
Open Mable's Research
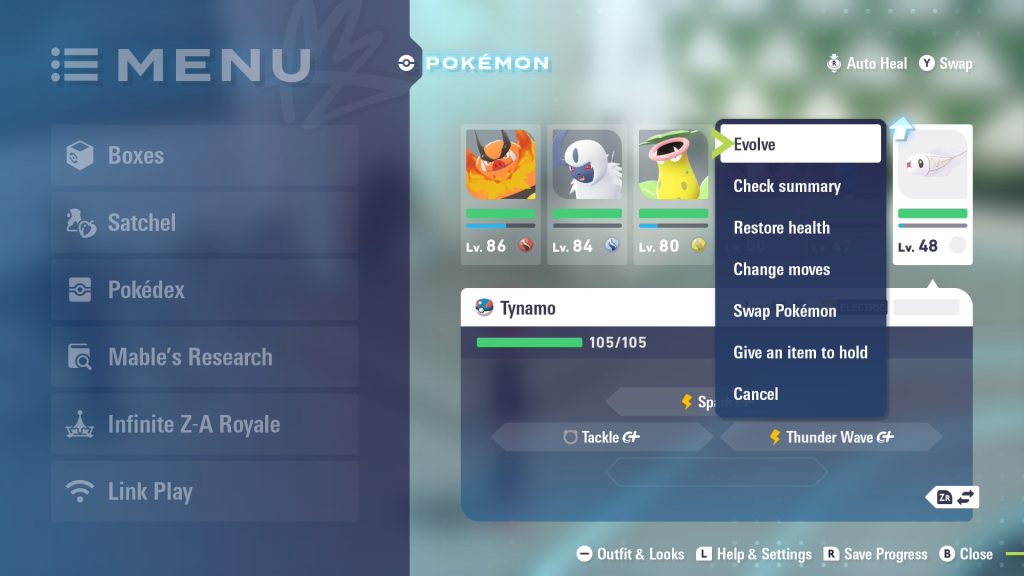204,357
